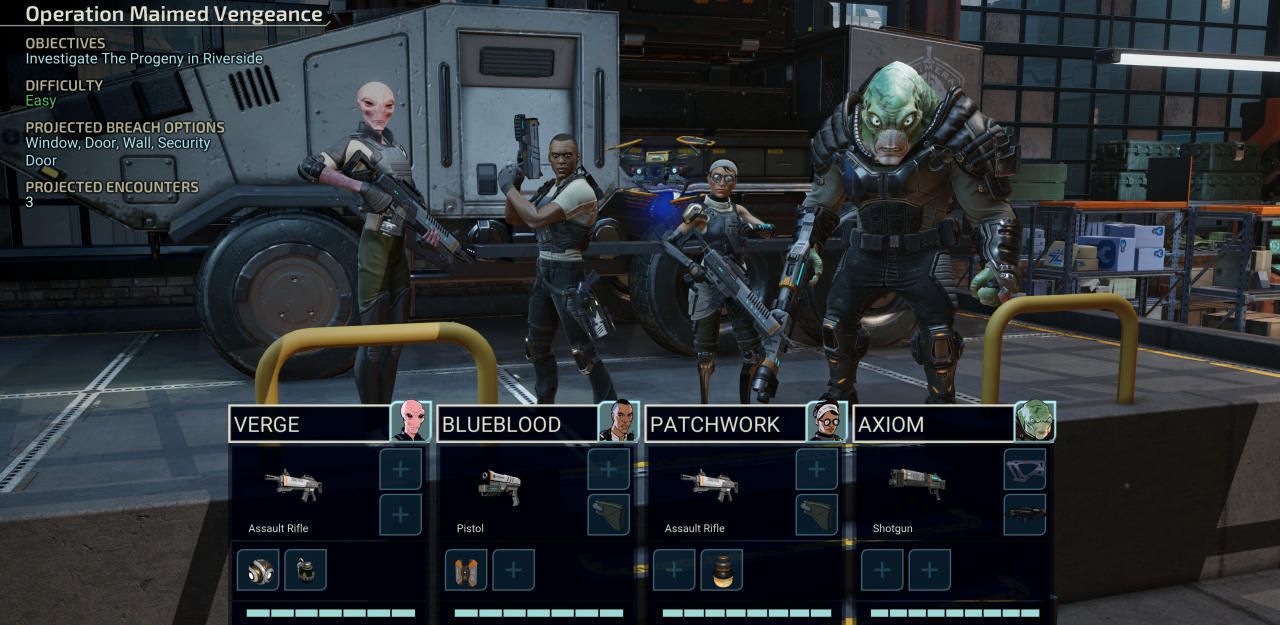Select Blueblood's name header
Screen dimensions: 1280x625
(517, 424)
